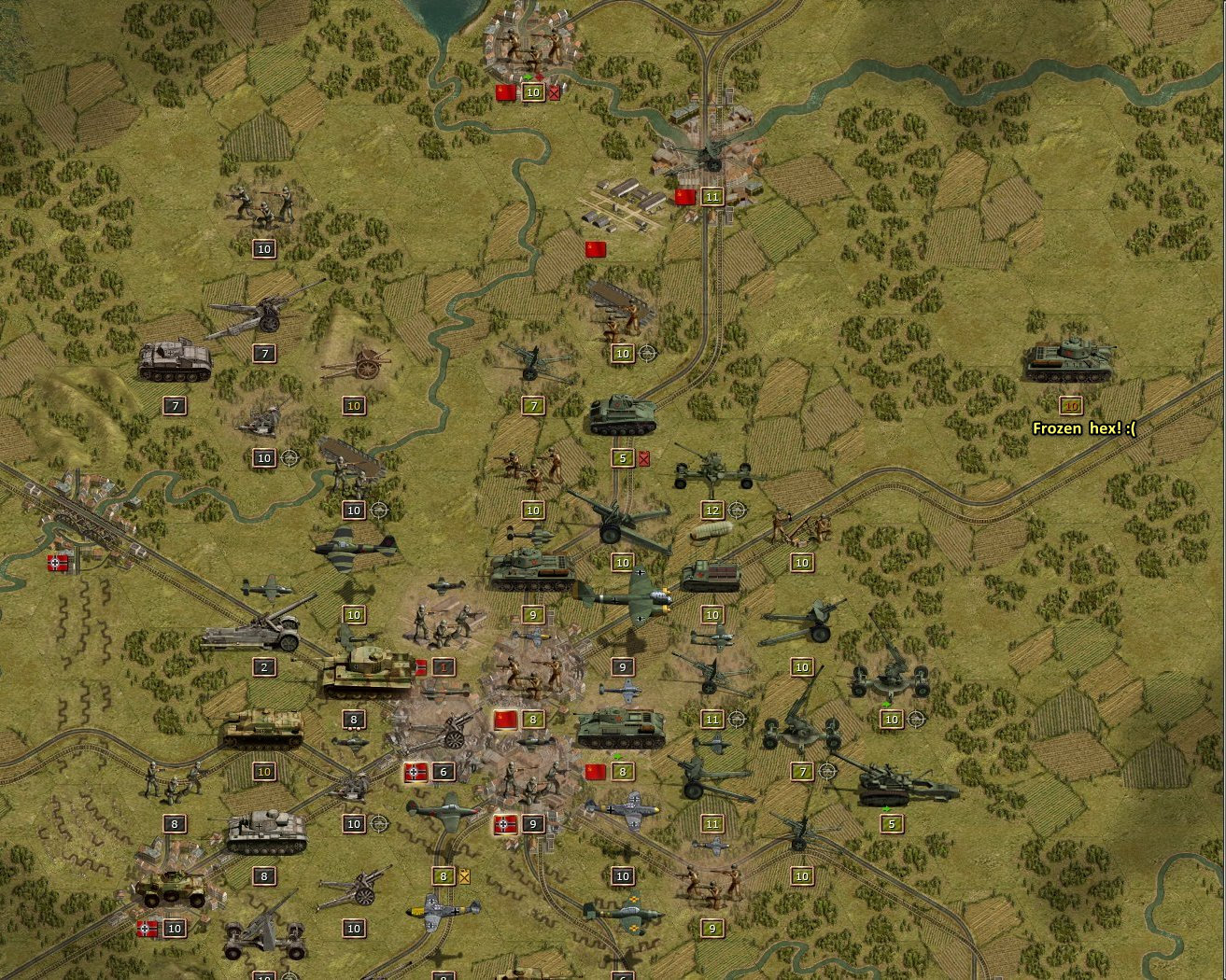Click the crosshair icon beside the strength-12 anti-aircraft gun
This screenshot has height=980, width=1226.
(736, 511)
